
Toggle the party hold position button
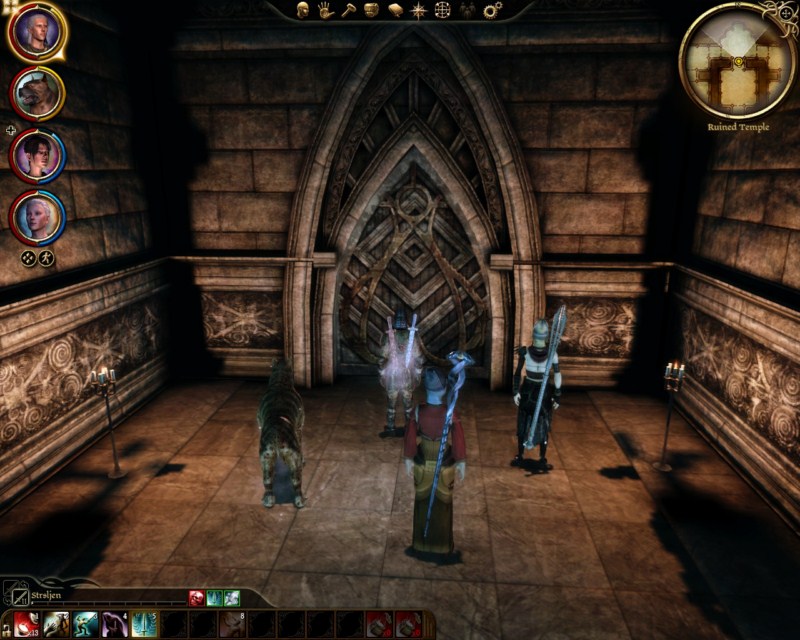[x=46, y=258]
